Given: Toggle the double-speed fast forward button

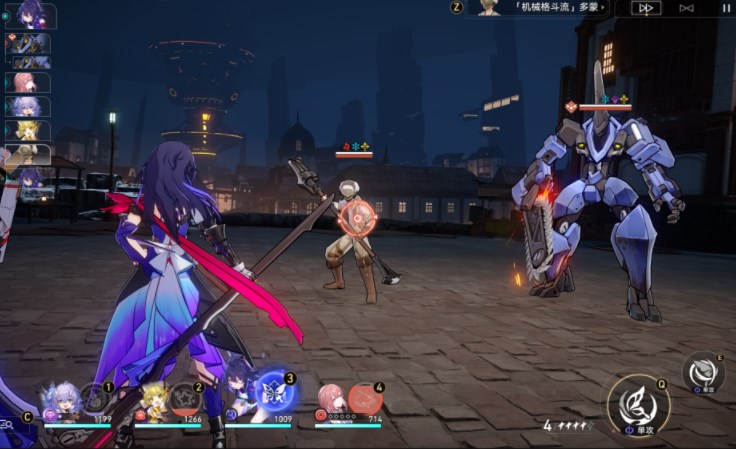Looking at the screenshot, I should coord(646,8).
